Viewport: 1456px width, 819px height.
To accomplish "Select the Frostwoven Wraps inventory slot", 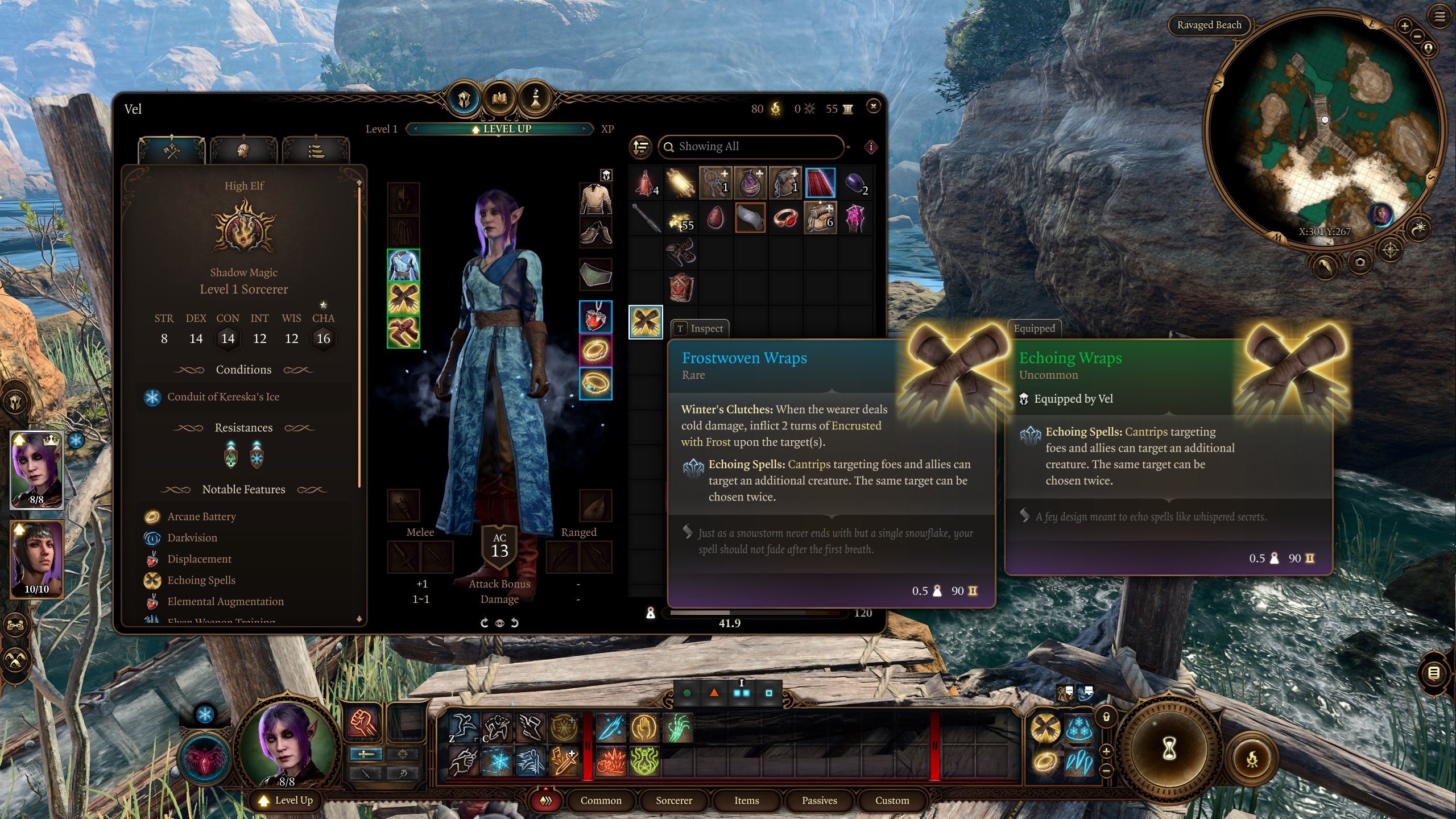I will [646, 322].
